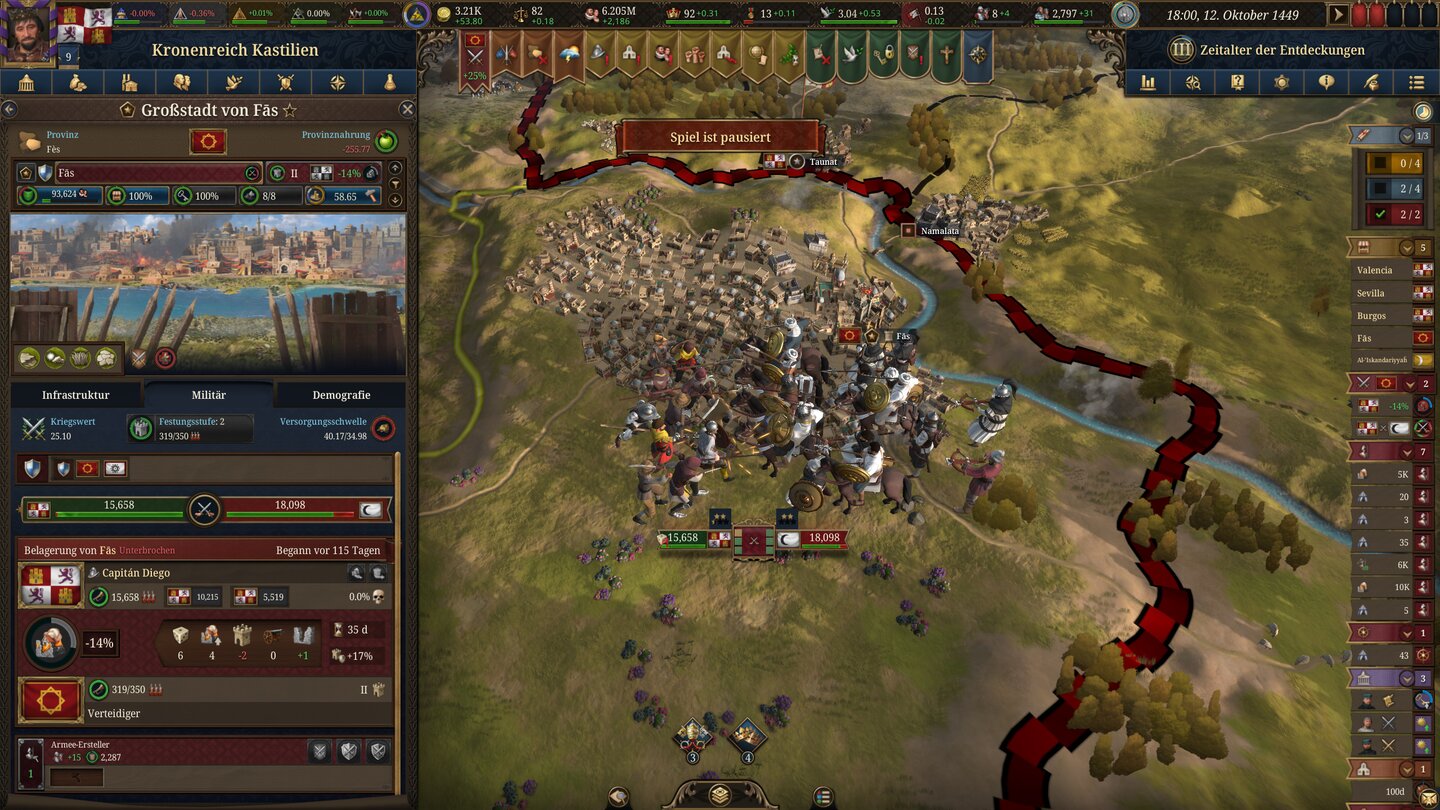Toggle the favorite star beside Großstadt von Fäs

point(290,110)
